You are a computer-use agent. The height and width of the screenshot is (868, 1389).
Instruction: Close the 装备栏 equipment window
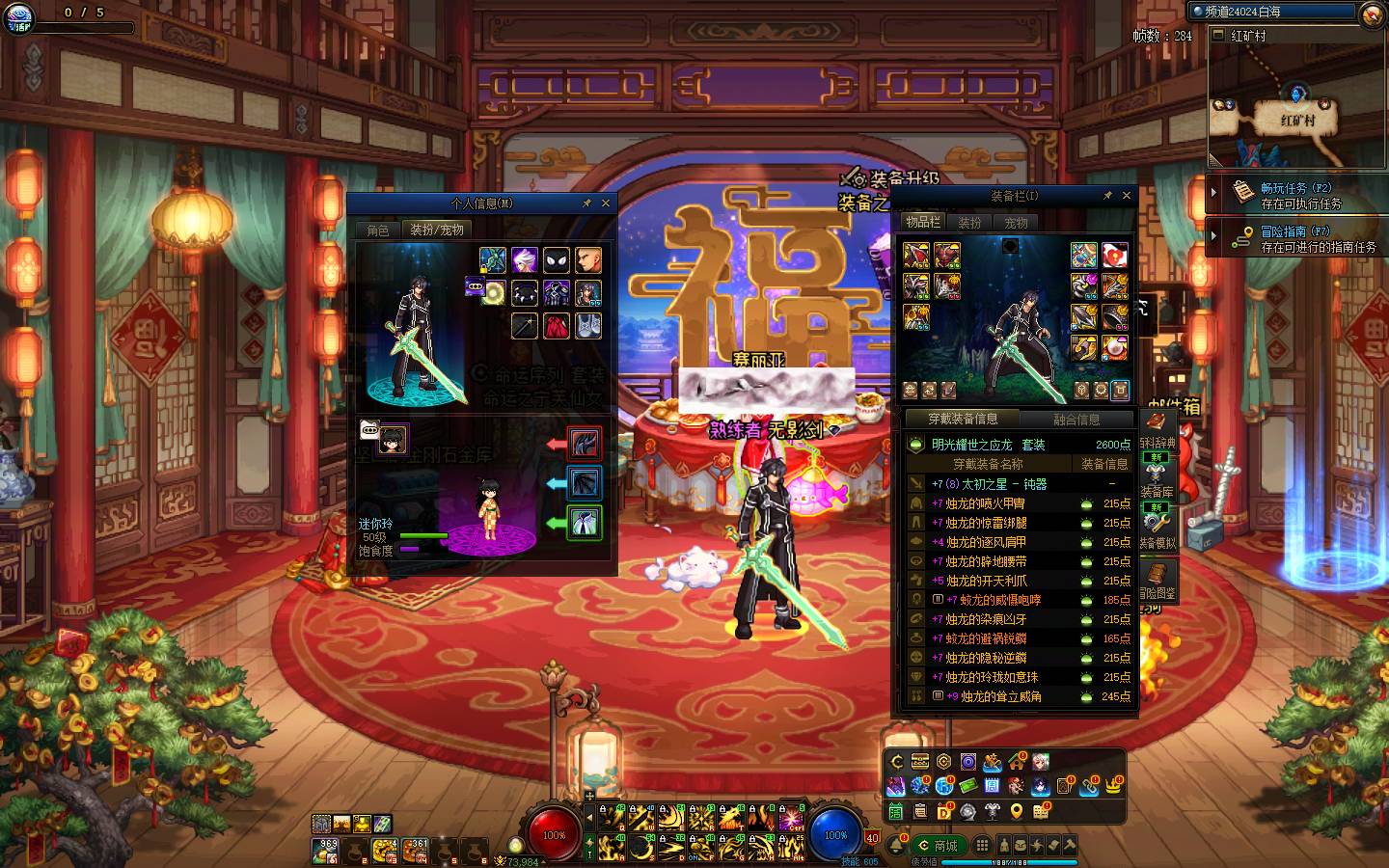1126,196
